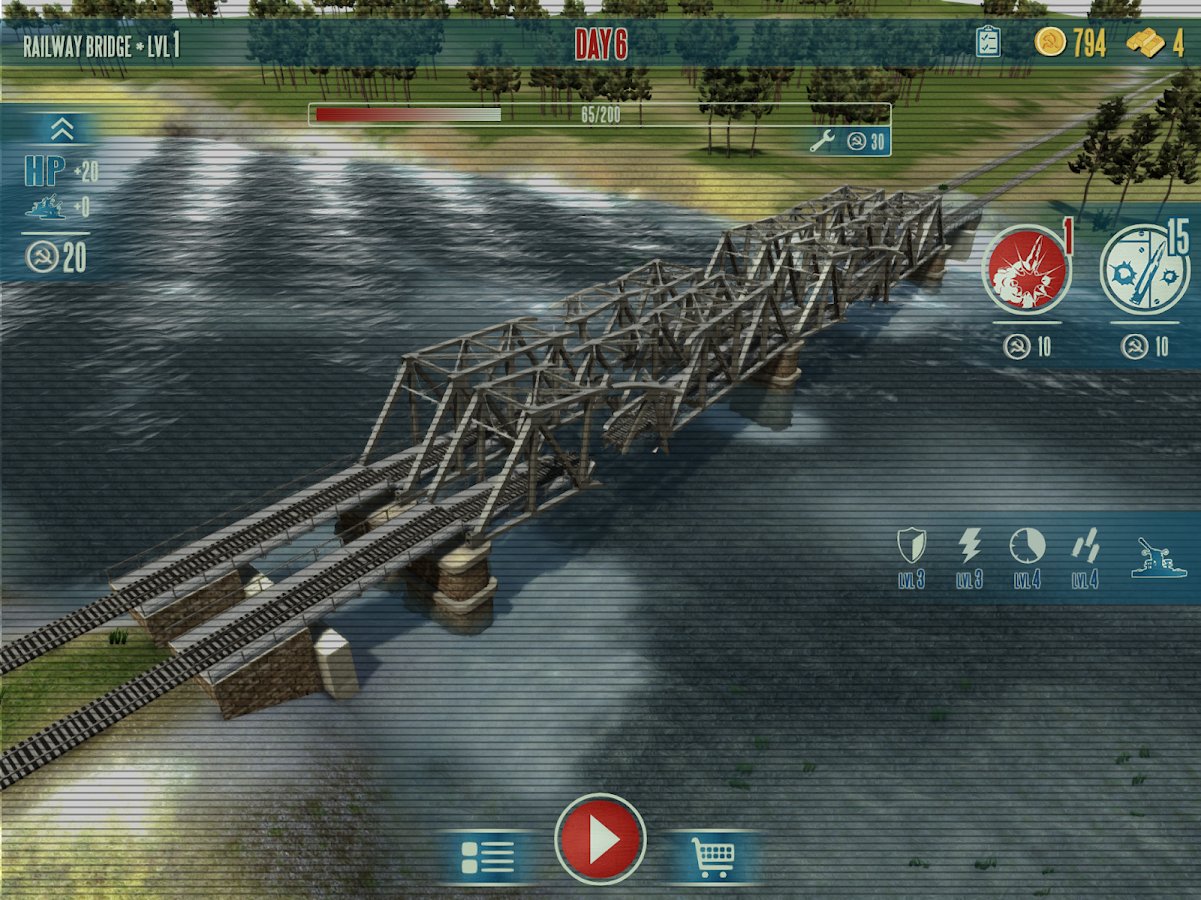Choose the bullets upgrade icon
The image size is (1201, 900).
pyautogui.click(x=1085, y=546)
